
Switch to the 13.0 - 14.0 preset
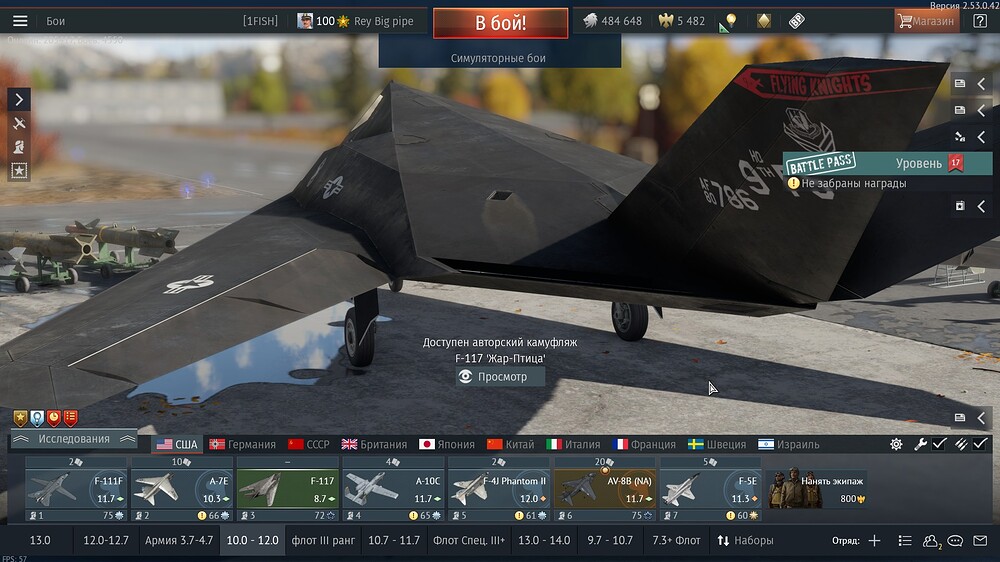tap(545, 540)
